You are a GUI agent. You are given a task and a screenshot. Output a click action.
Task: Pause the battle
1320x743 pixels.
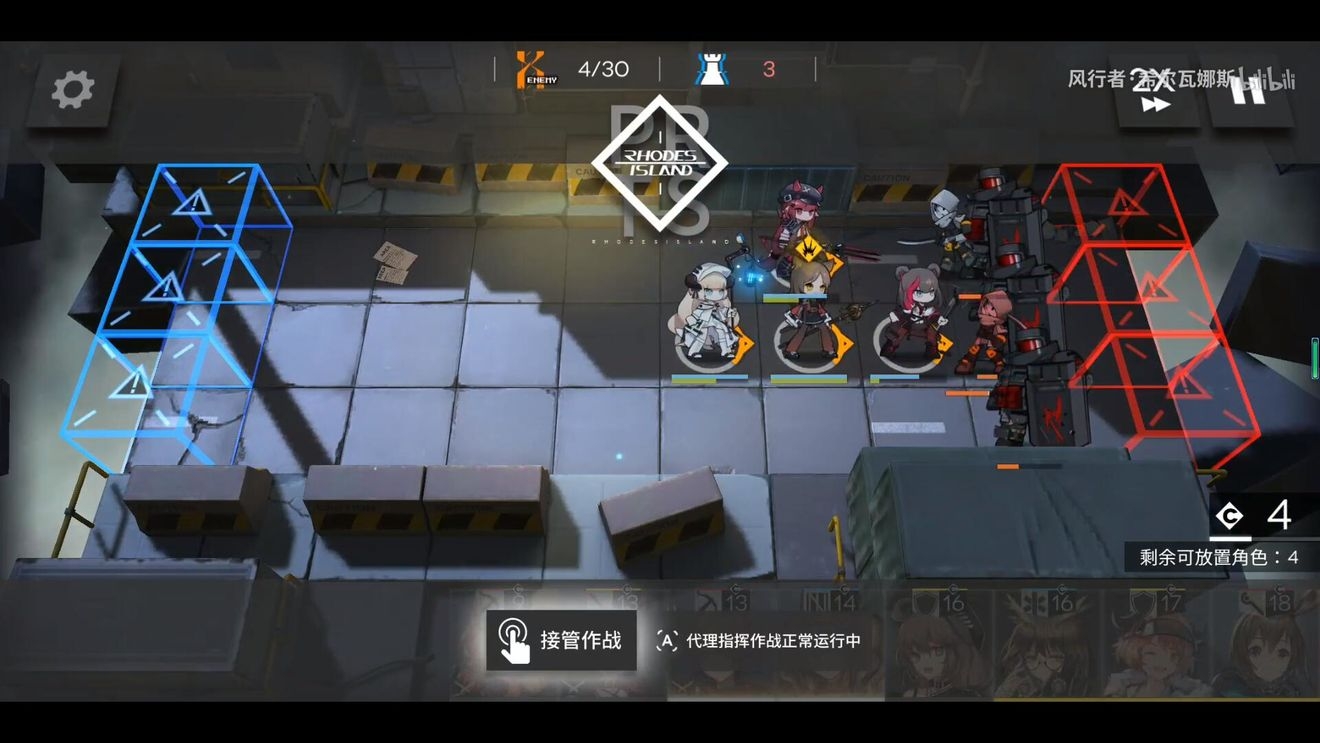pyautogui.click(x=1248, y=90)
